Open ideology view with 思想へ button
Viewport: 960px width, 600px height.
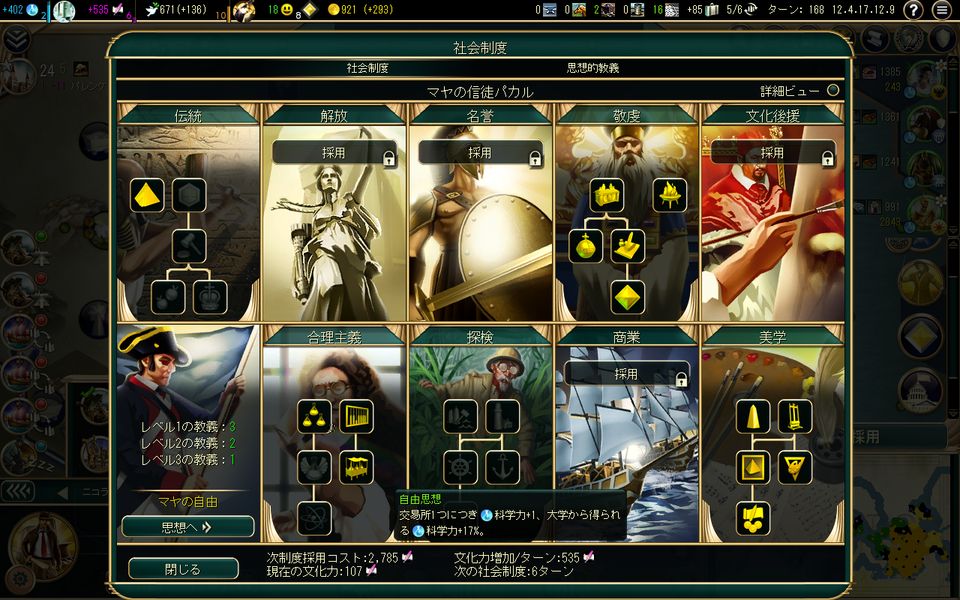pyautogui.click(x=187, y=526)
